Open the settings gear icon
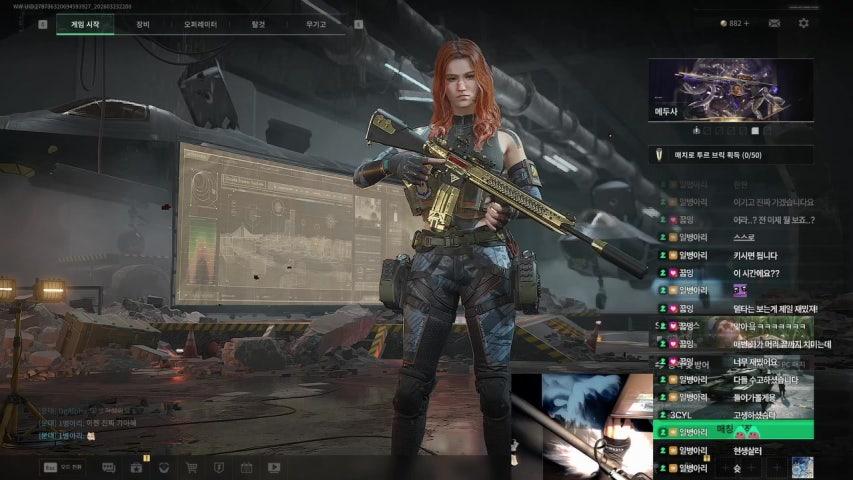The width and height of the screenshot is (853, 480). [x=803, y=23]
